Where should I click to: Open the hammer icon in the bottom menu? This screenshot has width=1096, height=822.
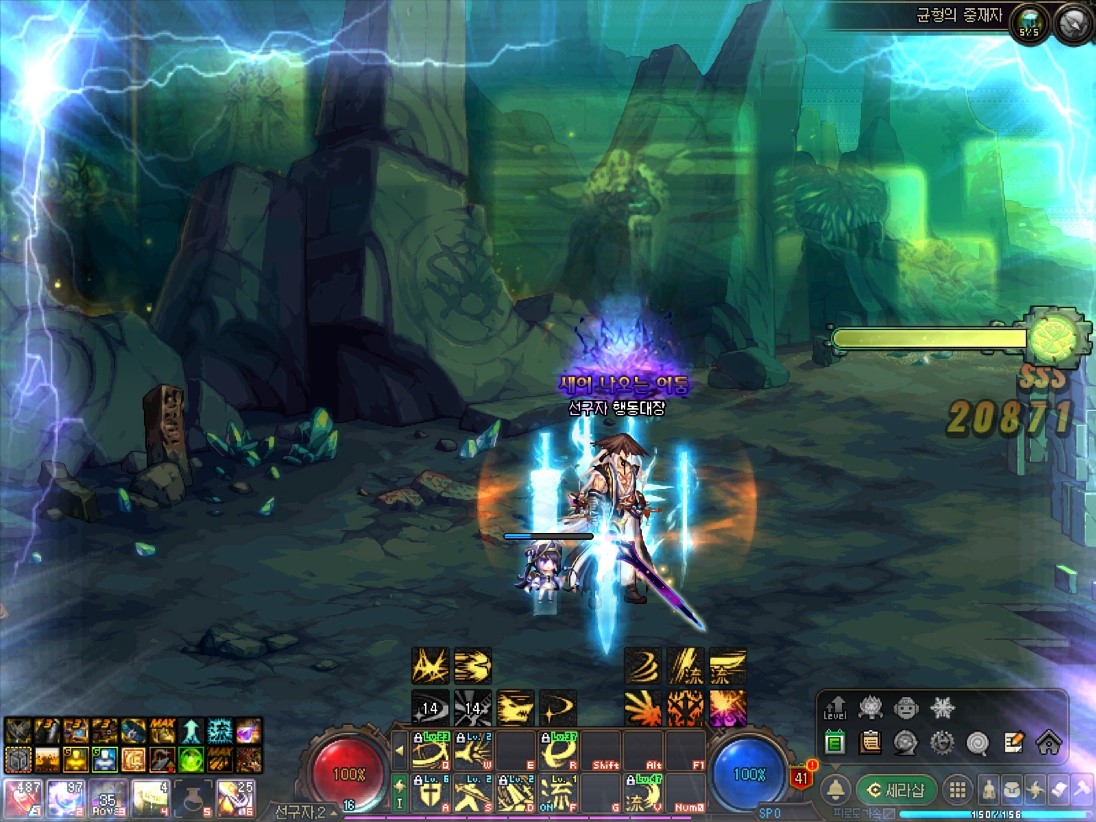coord(1078,790)
